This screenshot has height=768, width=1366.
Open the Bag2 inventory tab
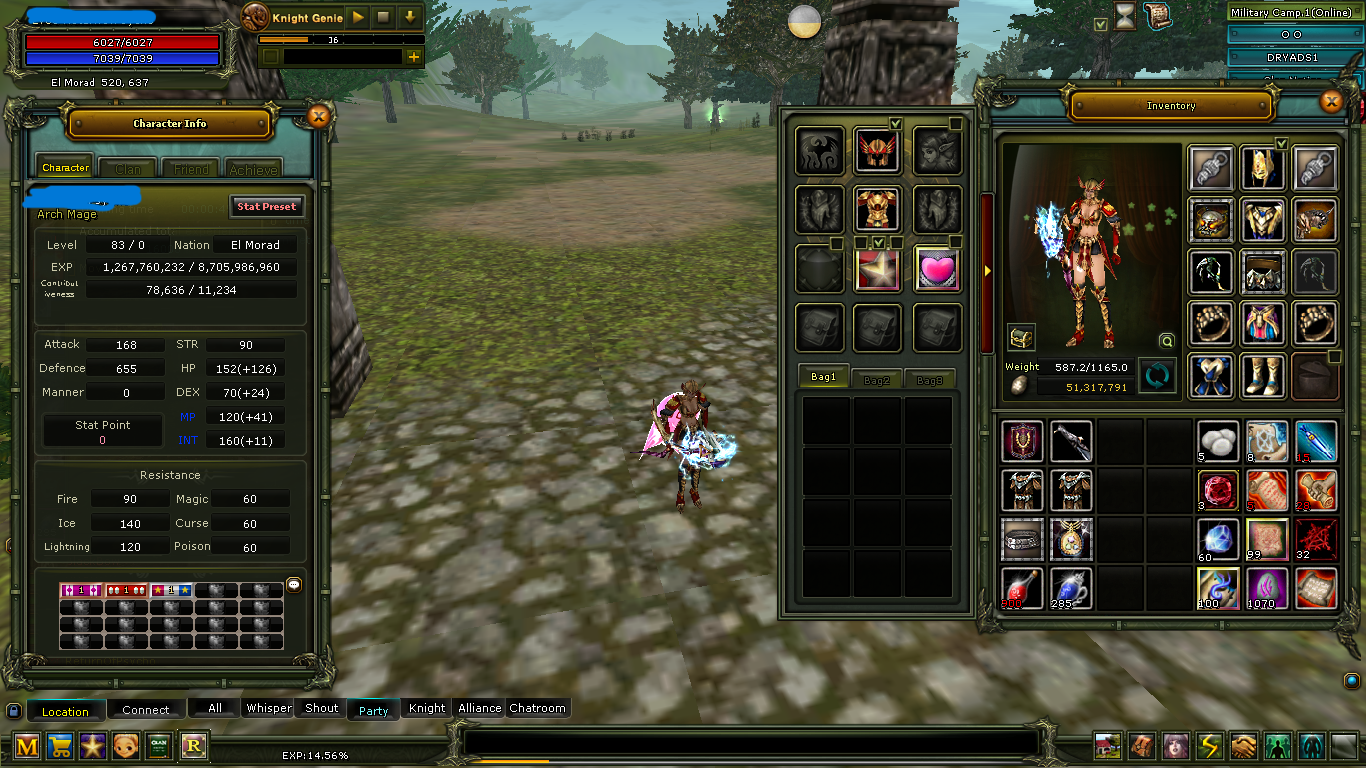tap(876, 378)
